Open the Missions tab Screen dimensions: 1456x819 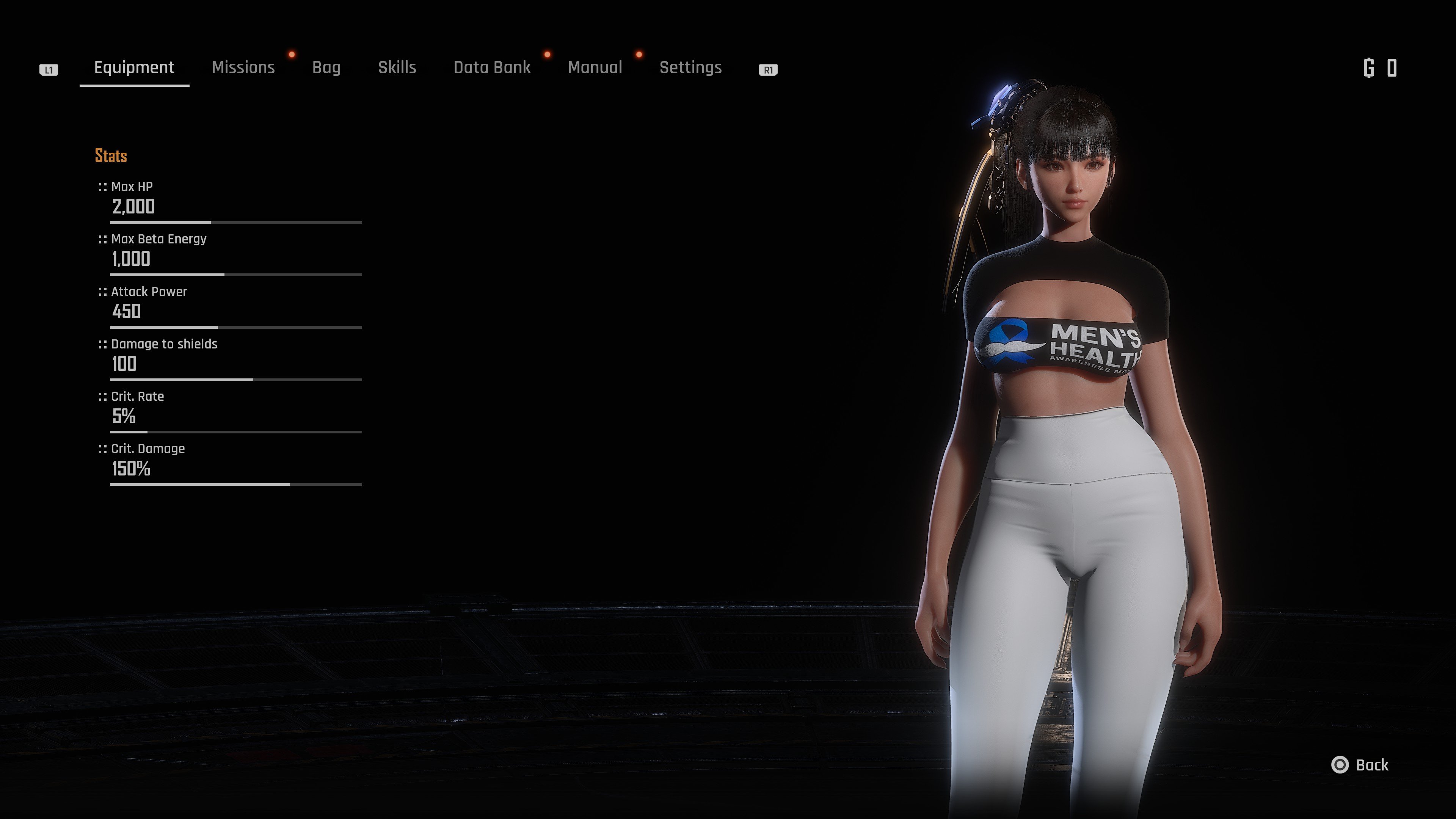[x=243, y=68]
